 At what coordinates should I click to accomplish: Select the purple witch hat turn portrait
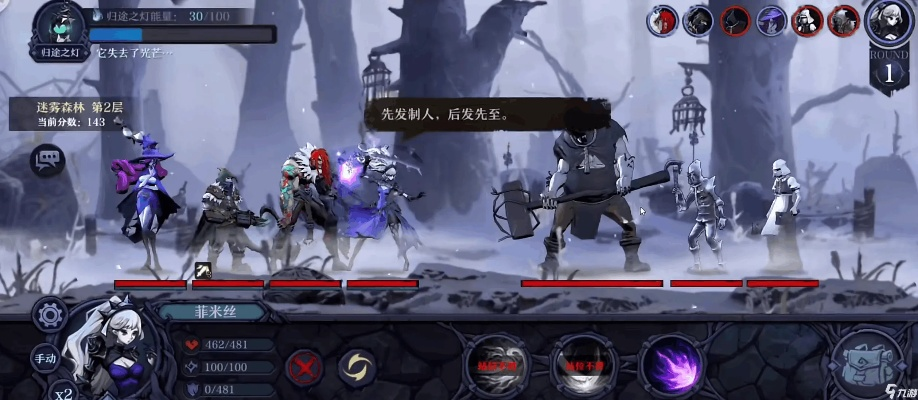770,20
